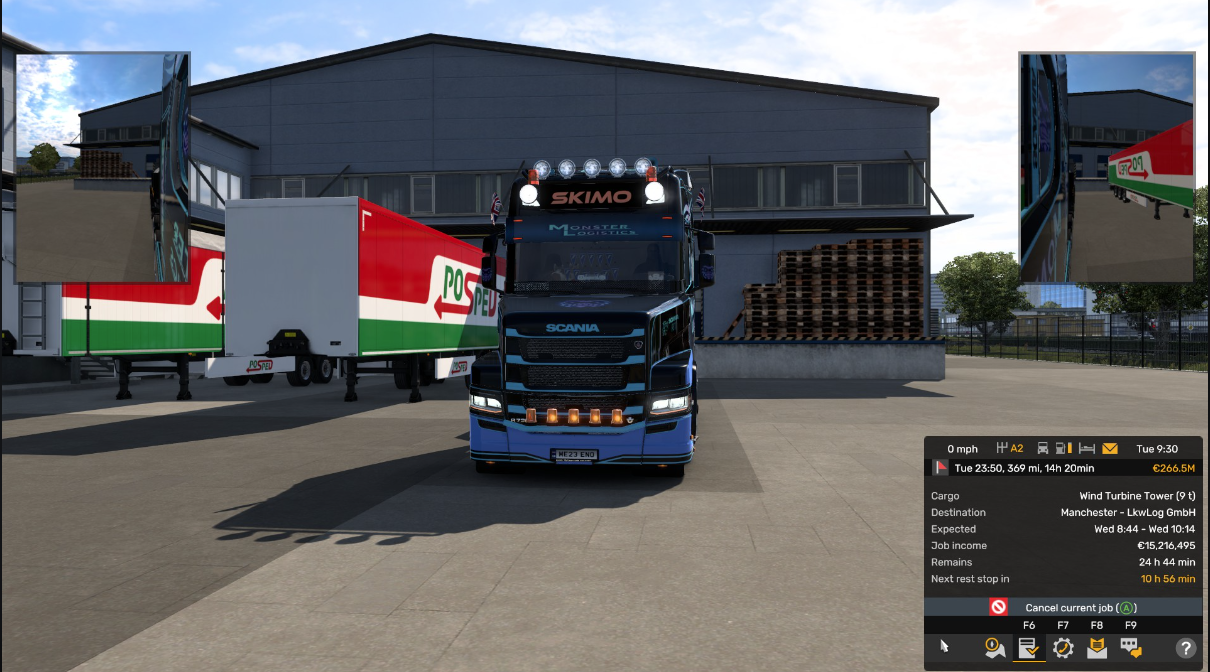Viewport: 1210px width, 672px height.
Task: Click the red destination flag icon
Action: coord(940,468)
